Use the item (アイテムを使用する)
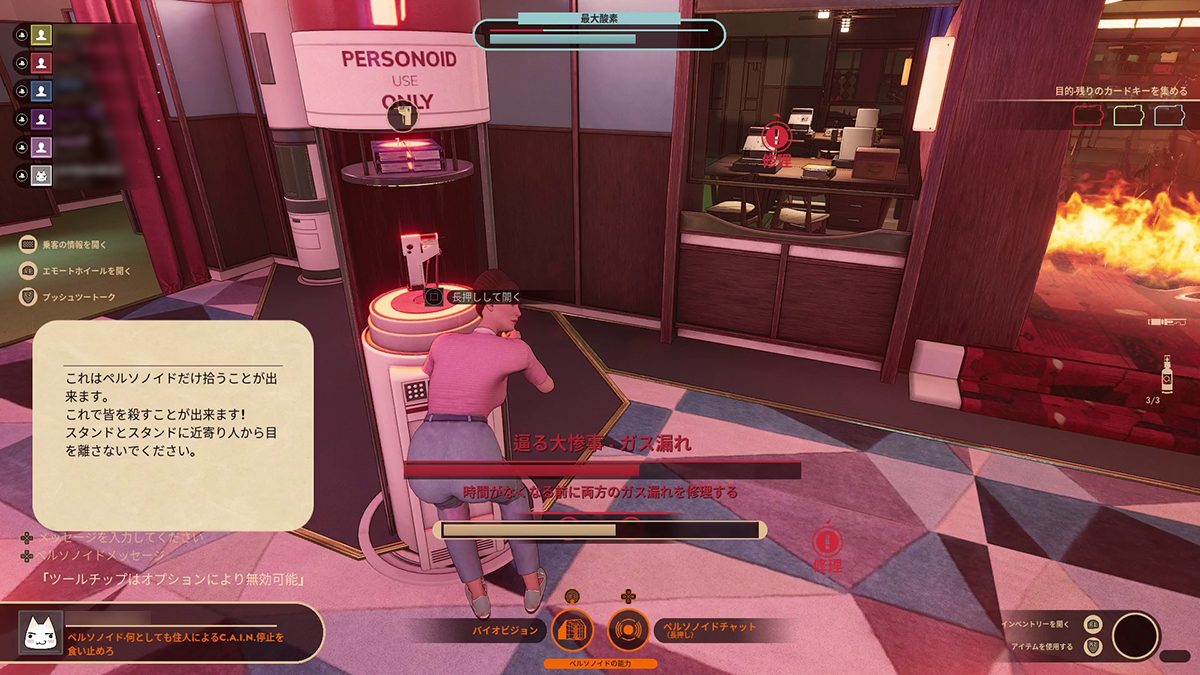 click(x=1093, y=647)
